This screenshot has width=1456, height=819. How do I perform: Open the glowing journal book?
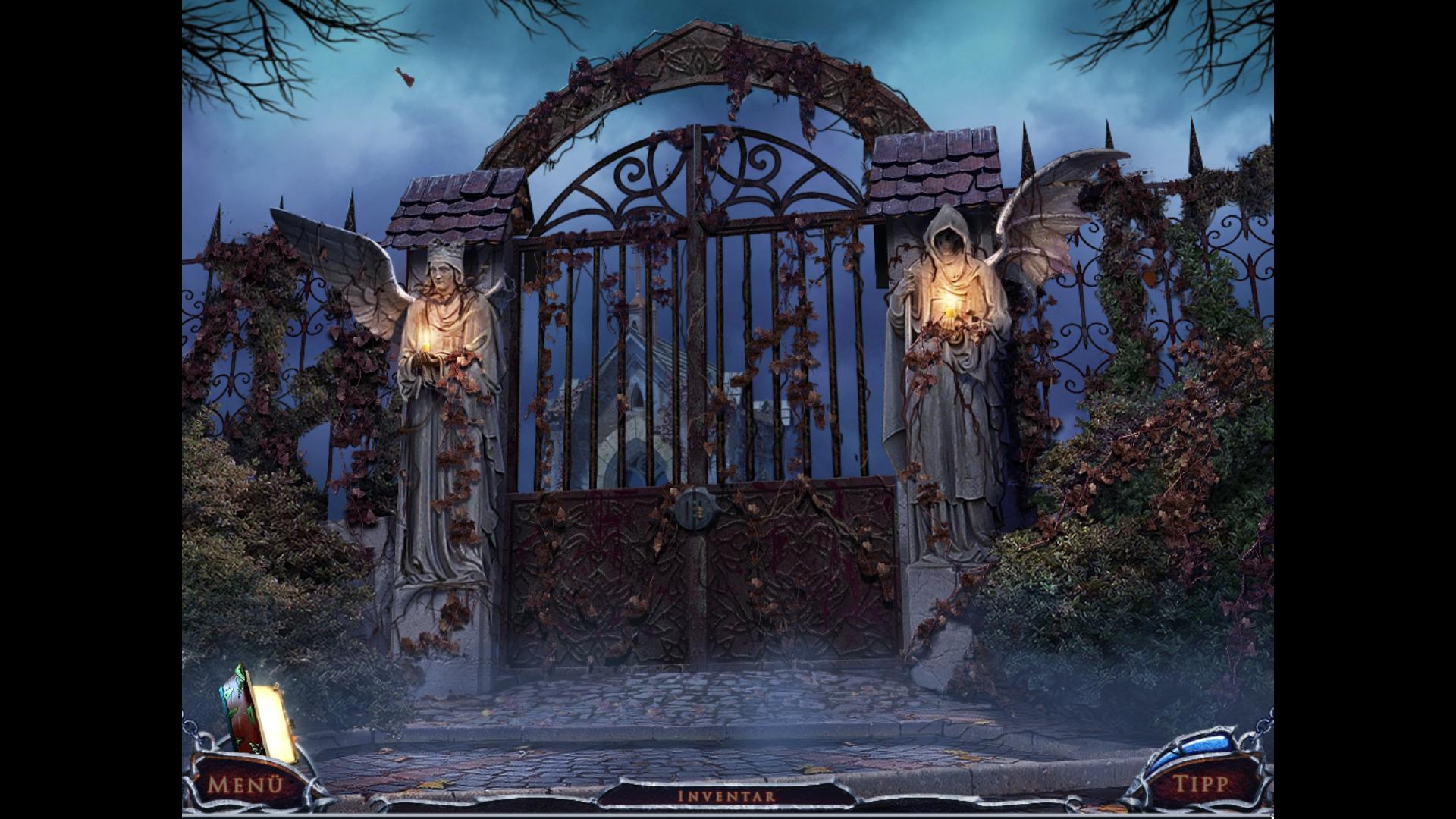[258, 712]
